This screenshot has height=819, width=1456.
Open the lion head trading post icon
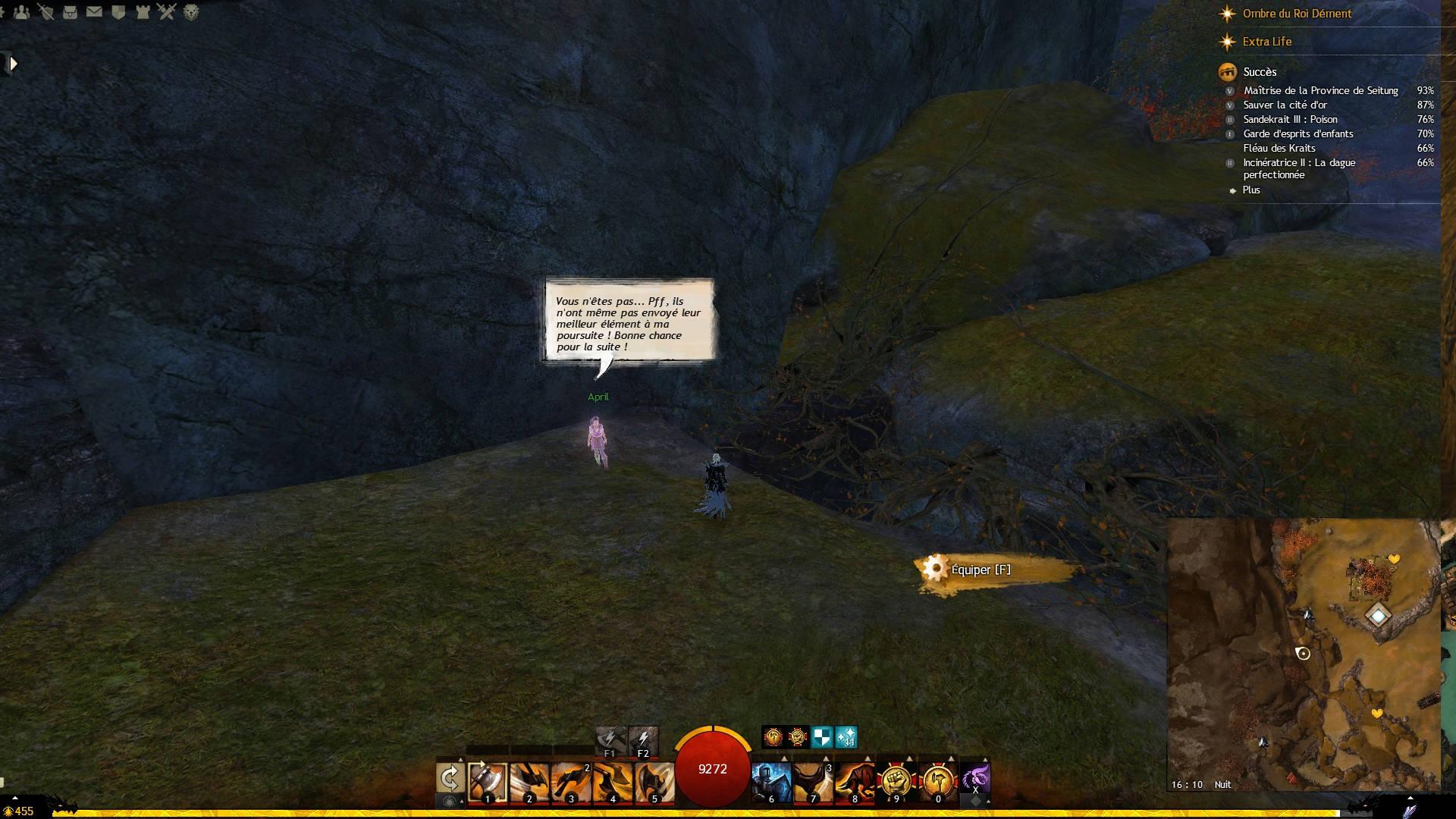click(191, 11)
